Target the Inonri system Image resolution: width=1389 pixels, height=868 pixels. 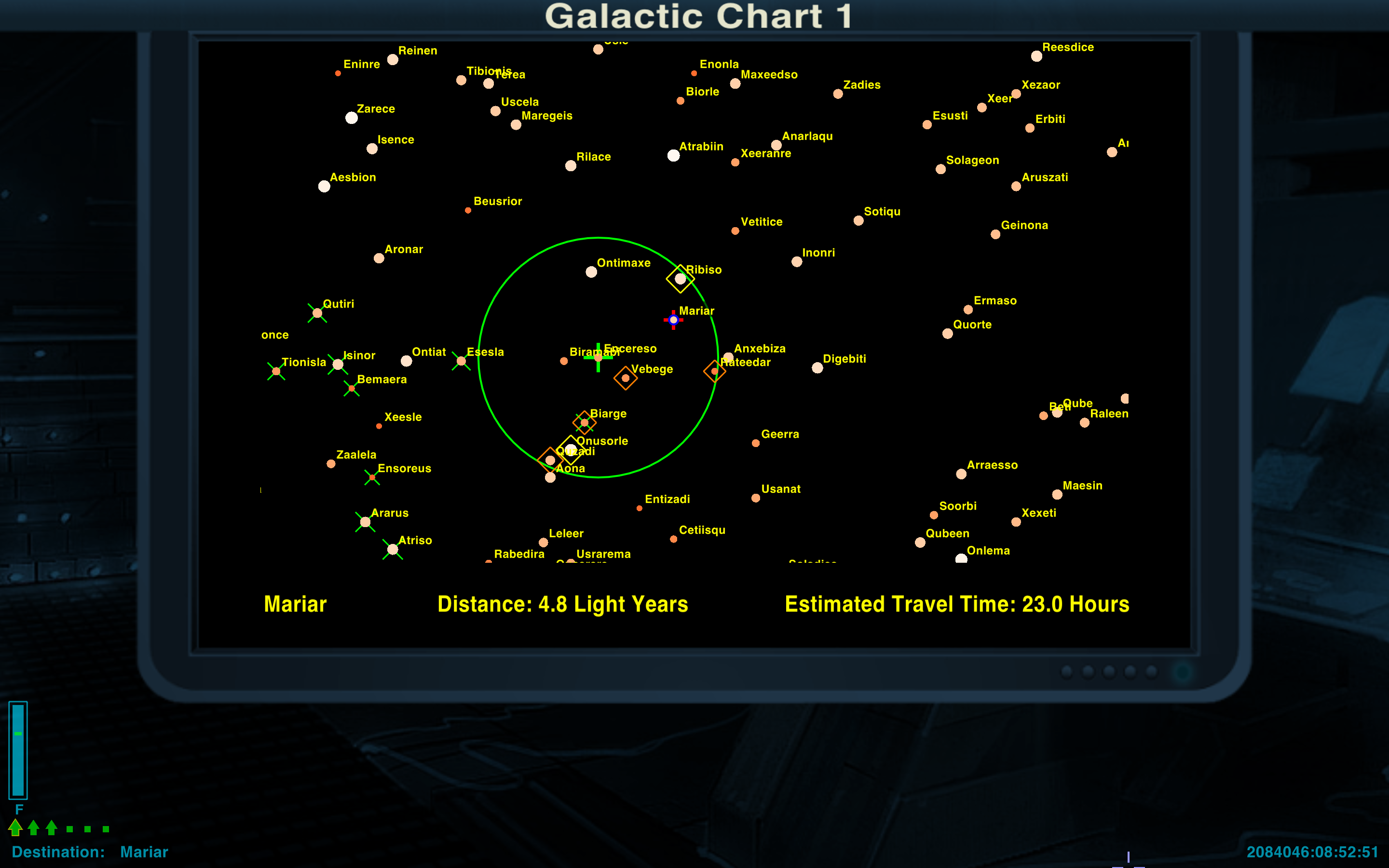click(x=797, y=262)
